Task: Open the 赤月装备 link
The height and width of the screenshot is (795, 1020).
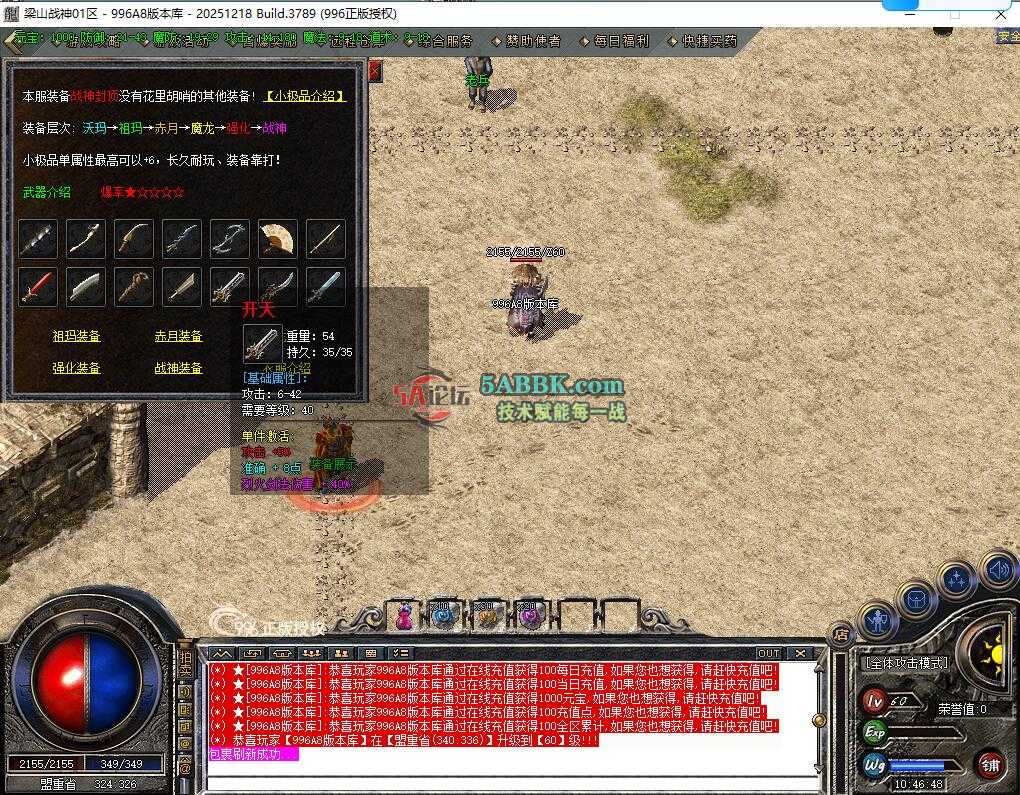Action: point(179,337)
